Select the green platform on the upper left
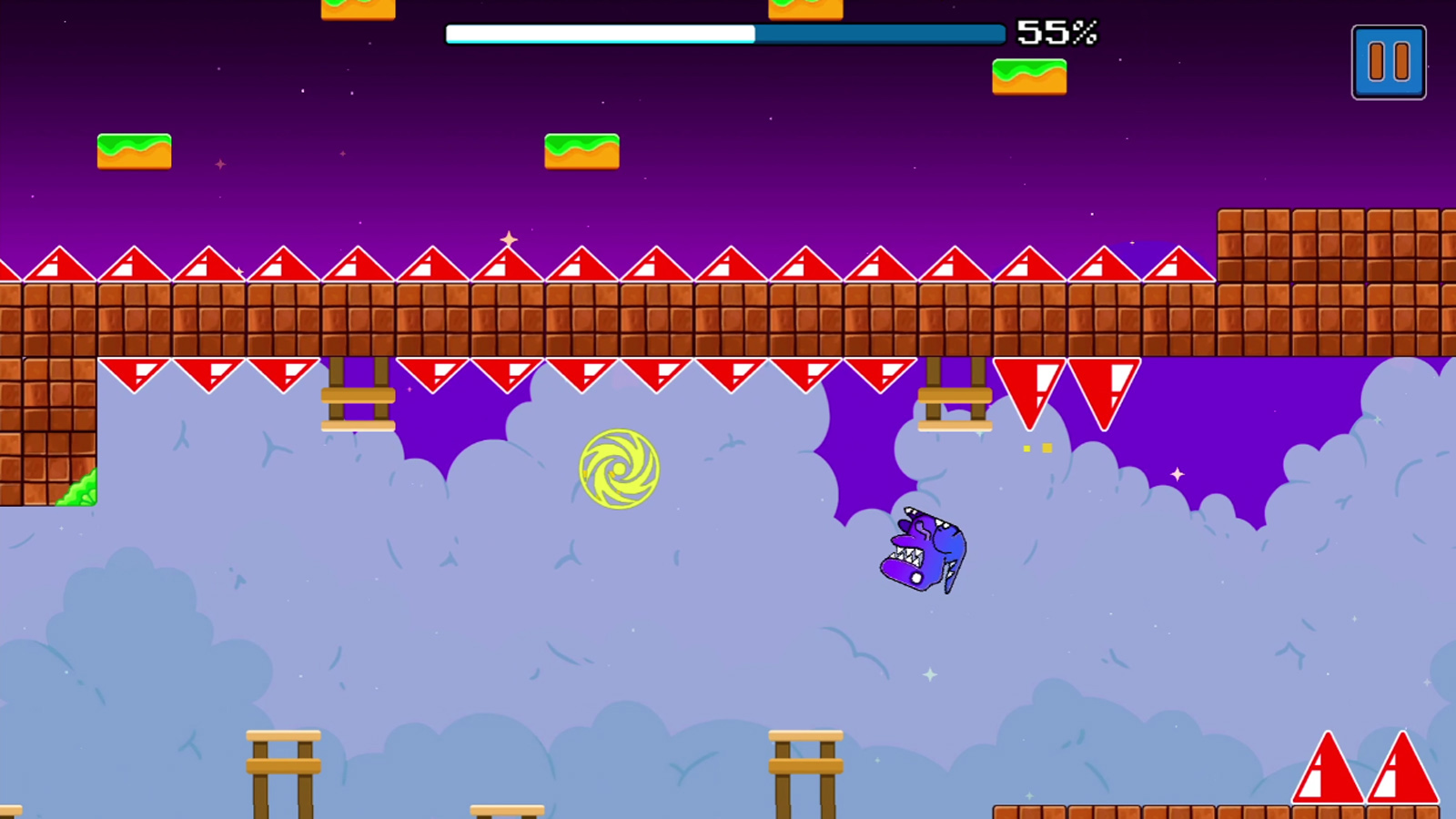 pos(133,150)
